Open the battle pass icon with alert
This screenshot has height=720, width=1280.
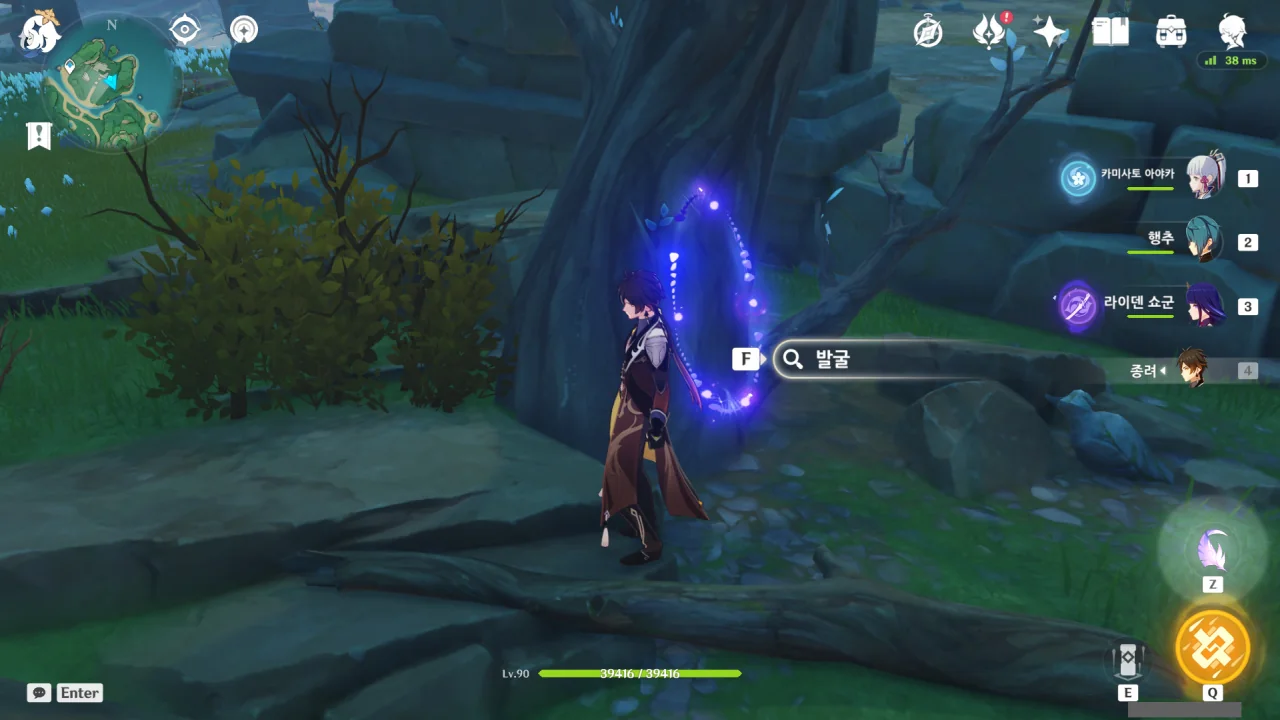990,32
